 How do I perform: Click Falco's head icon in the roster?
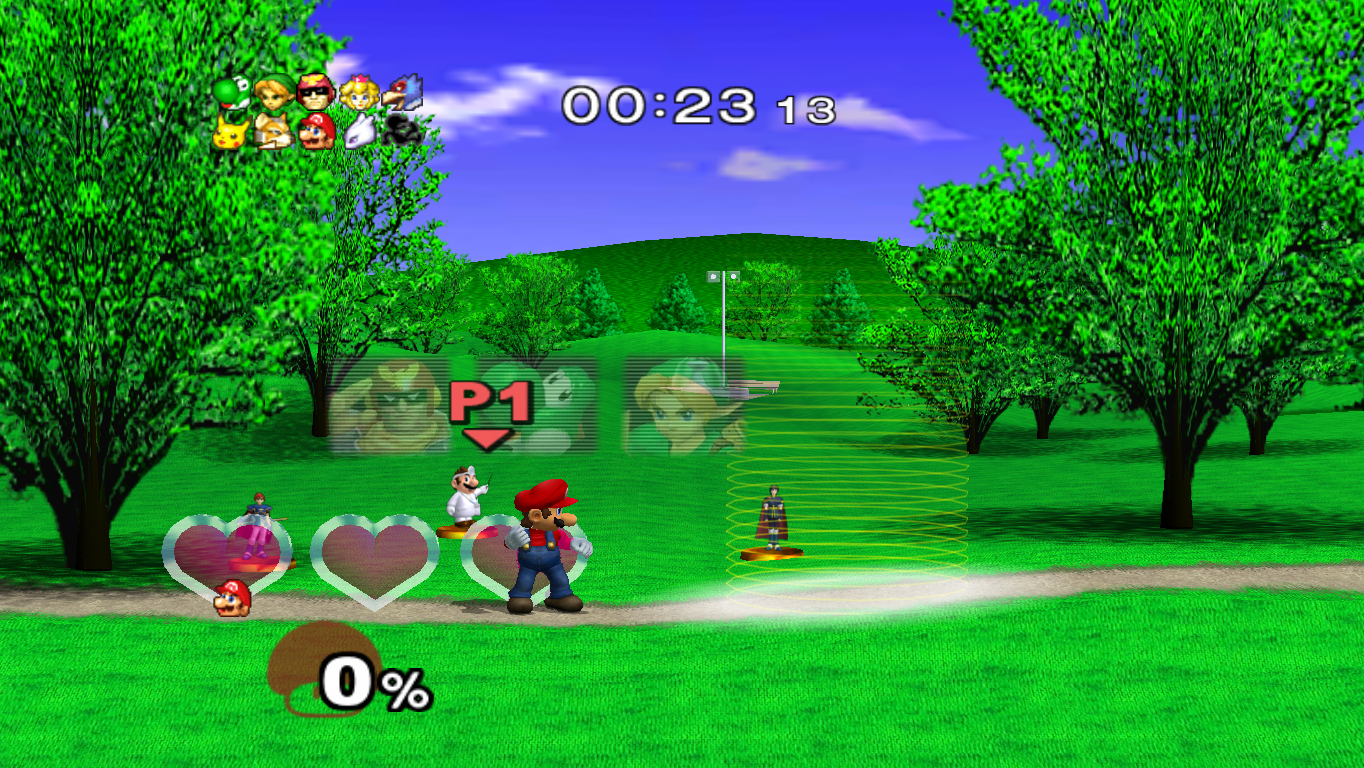402,92
